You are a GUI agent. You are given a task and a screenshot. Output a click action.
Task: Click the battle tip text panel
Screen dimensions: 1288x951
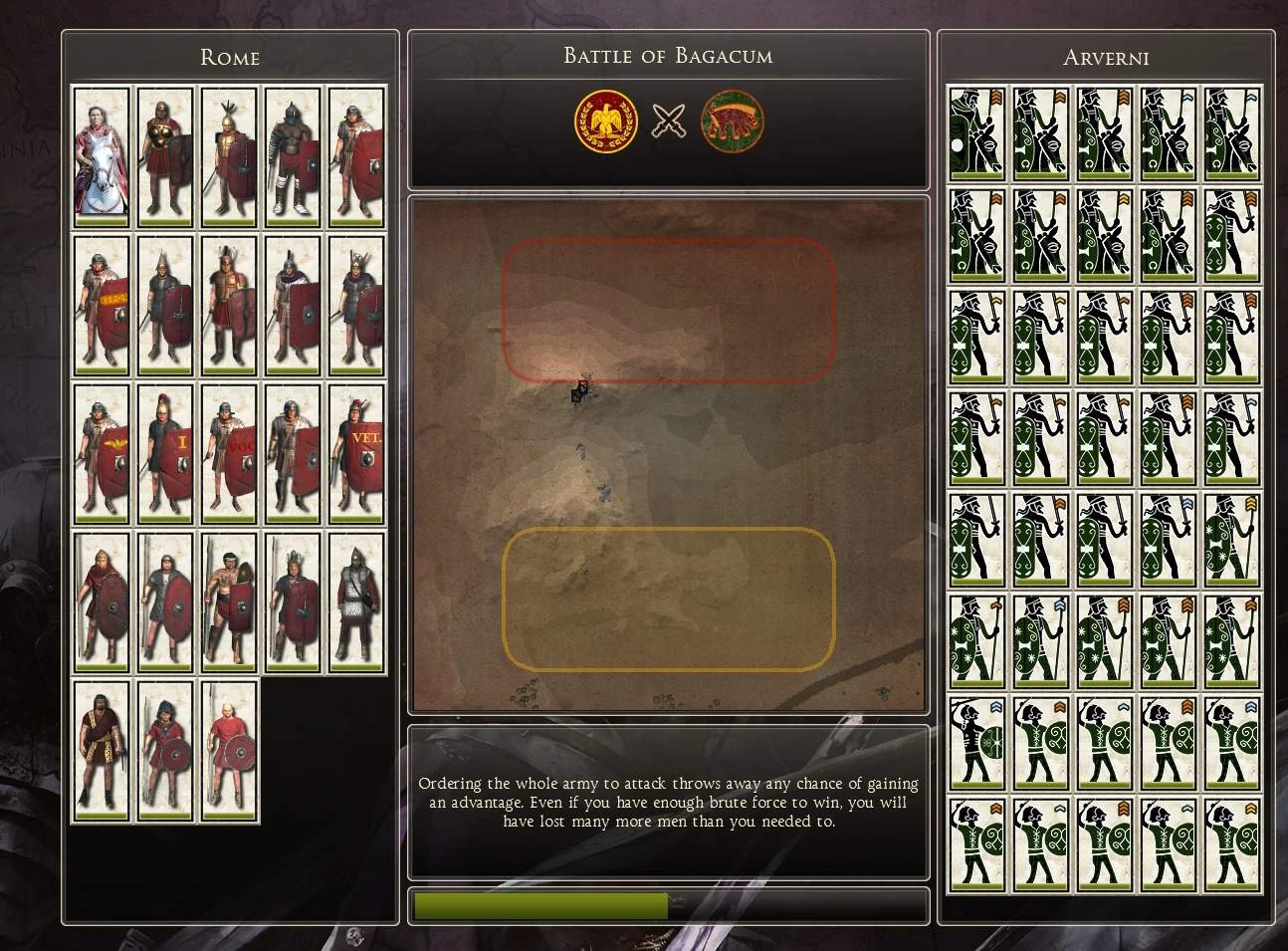pos(669,803)
